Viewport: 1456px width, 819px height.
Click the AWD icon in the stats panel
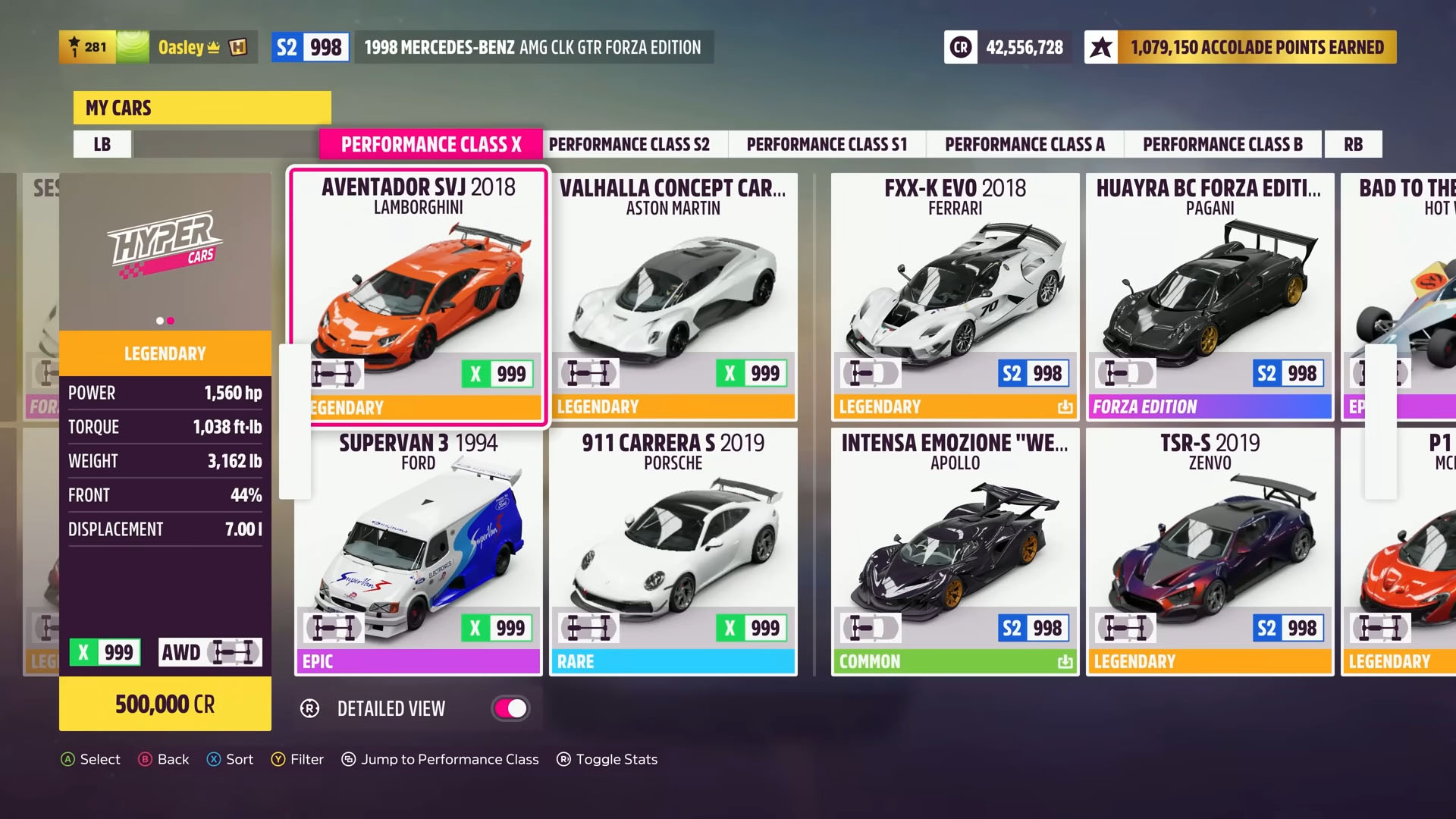210,652
